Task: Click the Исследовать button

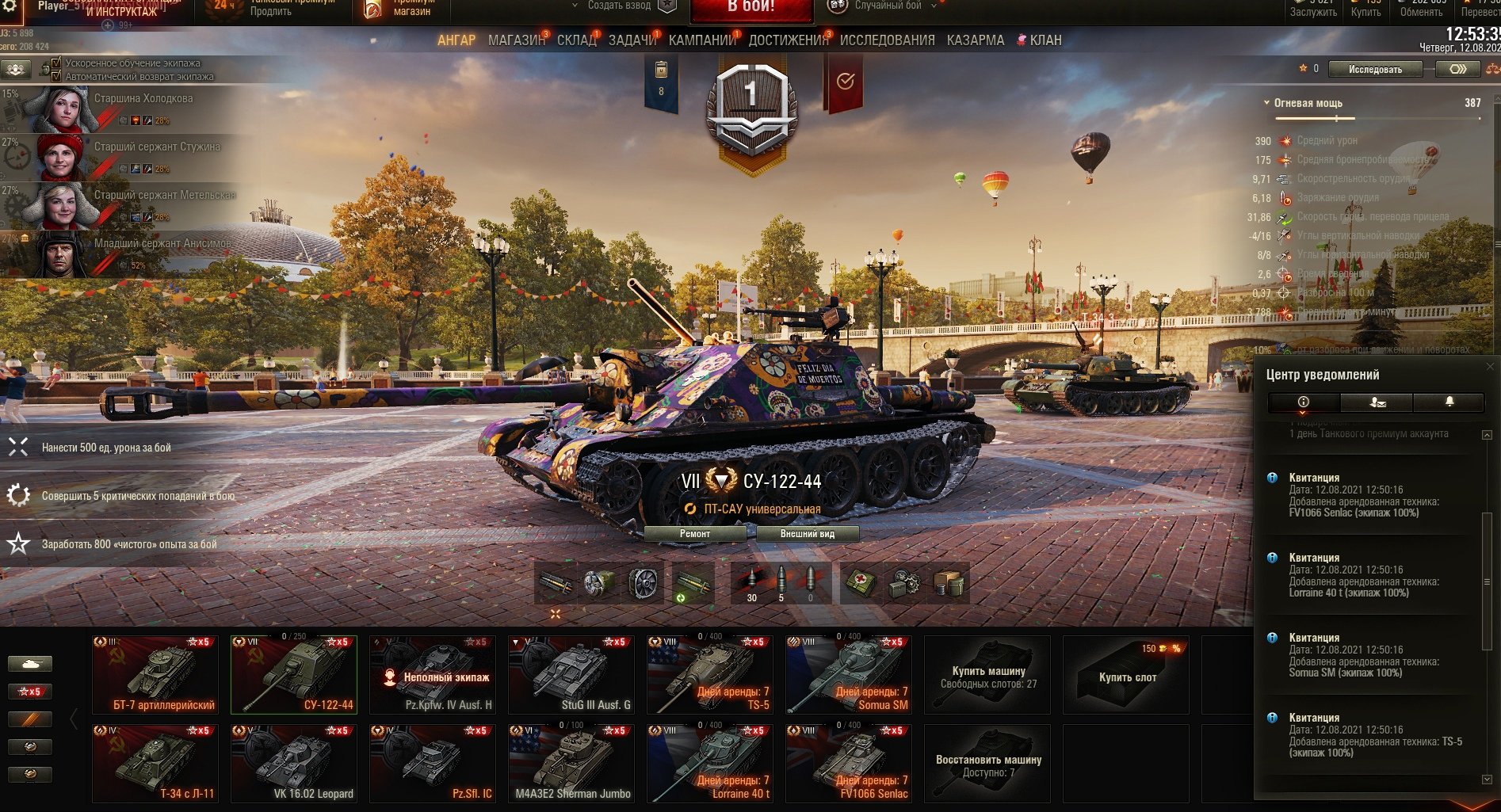Action: click(x=1375, y=70)
